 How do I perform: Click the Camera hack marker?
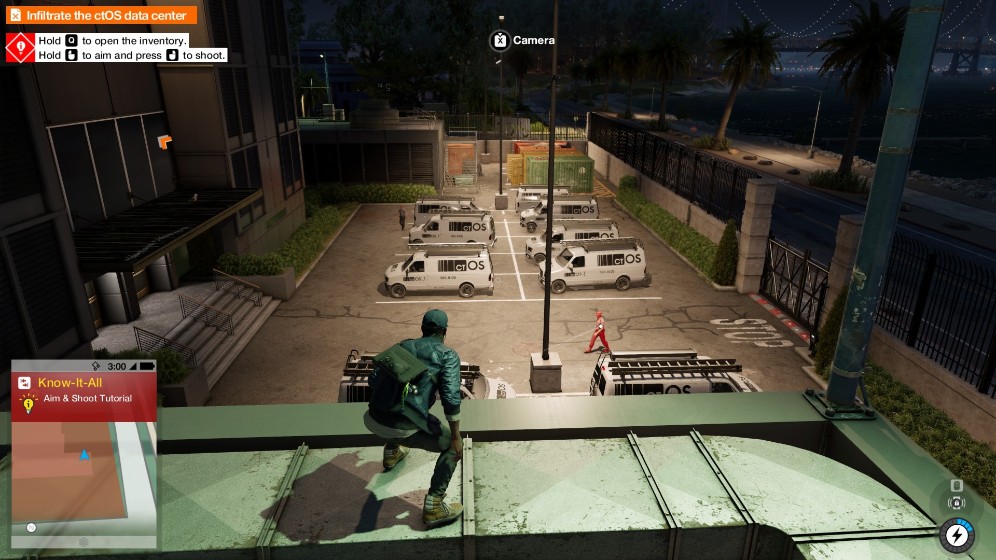499,41
